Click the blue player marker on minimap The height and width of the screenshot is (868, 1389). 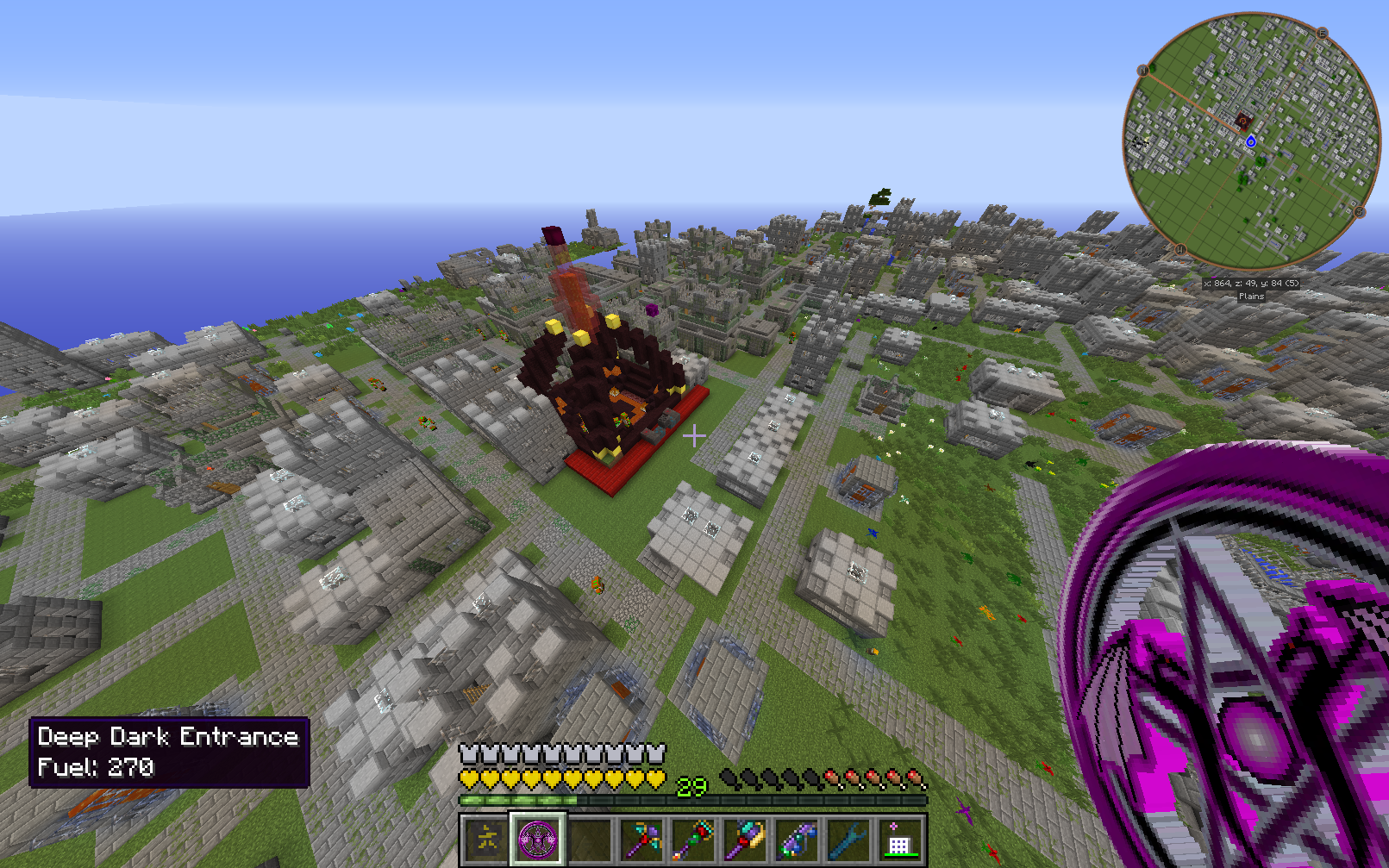point(1251,141)
